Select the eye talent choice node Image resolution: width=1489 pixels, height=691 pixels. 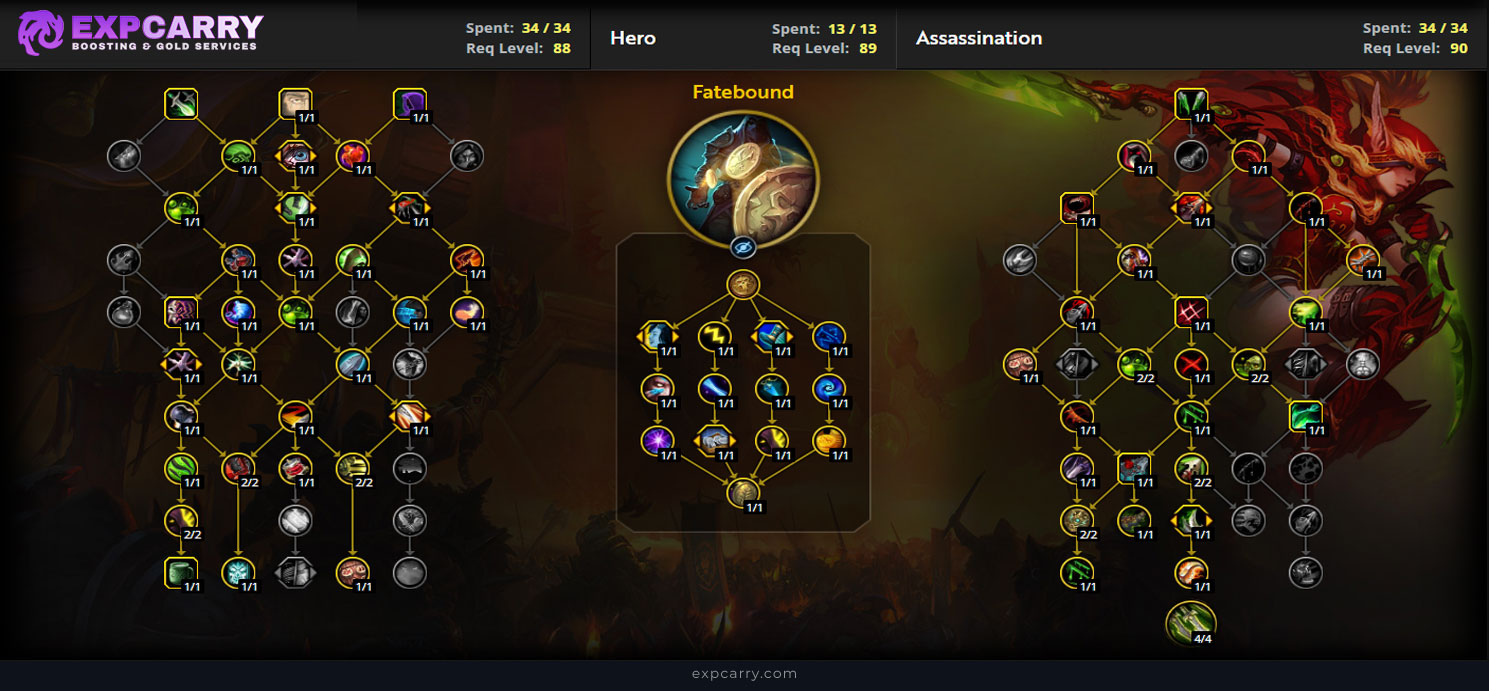pyautogui.click(x=295, y=155)
